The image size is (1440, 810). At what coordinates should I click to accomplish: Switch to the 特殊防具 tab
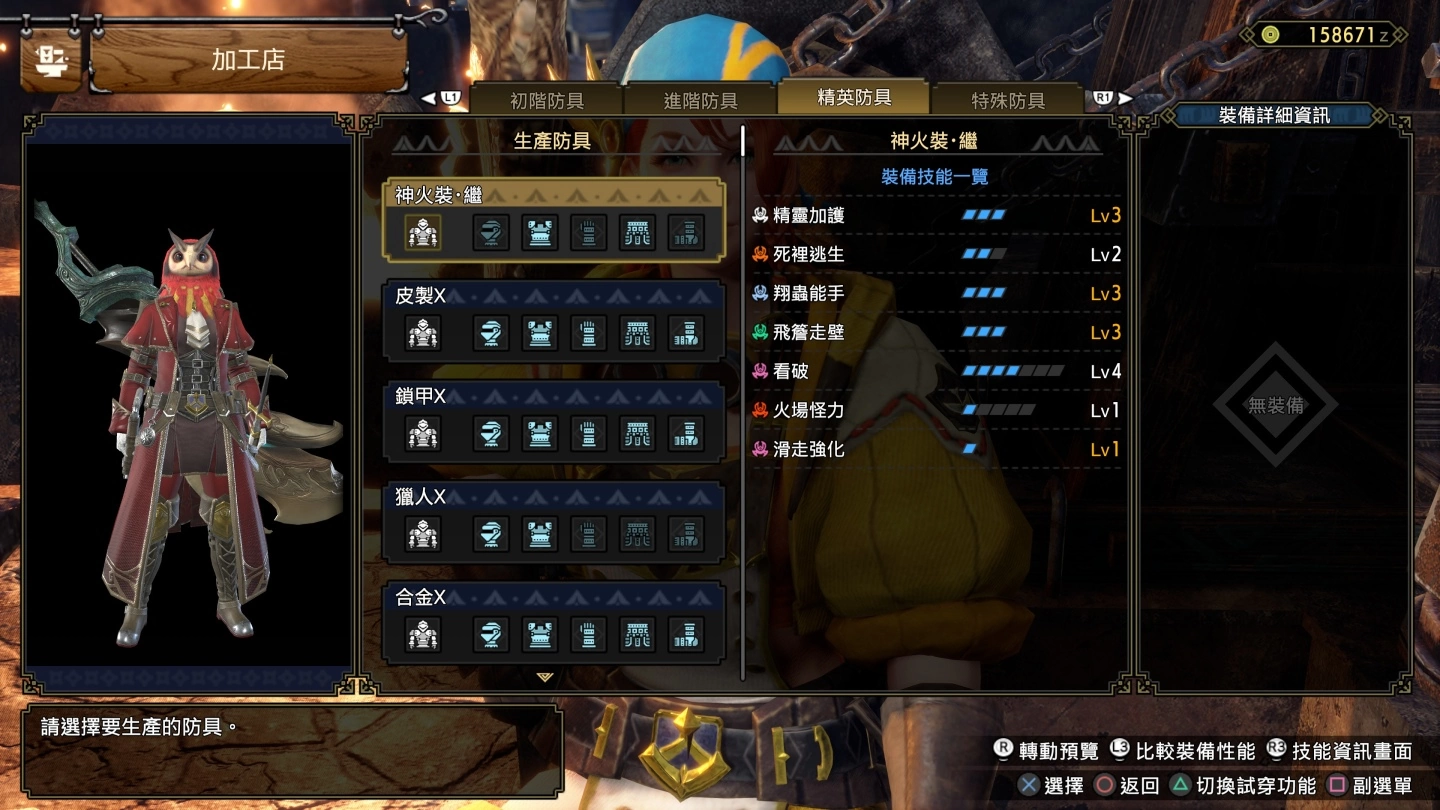1005,99
